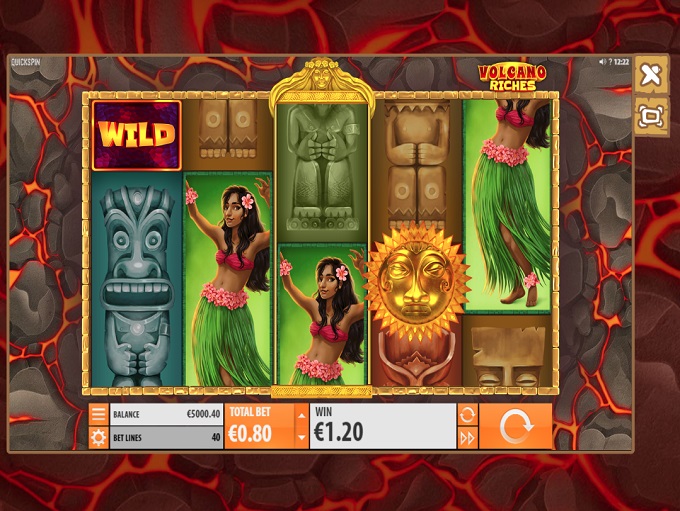Close the game with the X button
Screen dimensions: 680x511
[650, 75]
